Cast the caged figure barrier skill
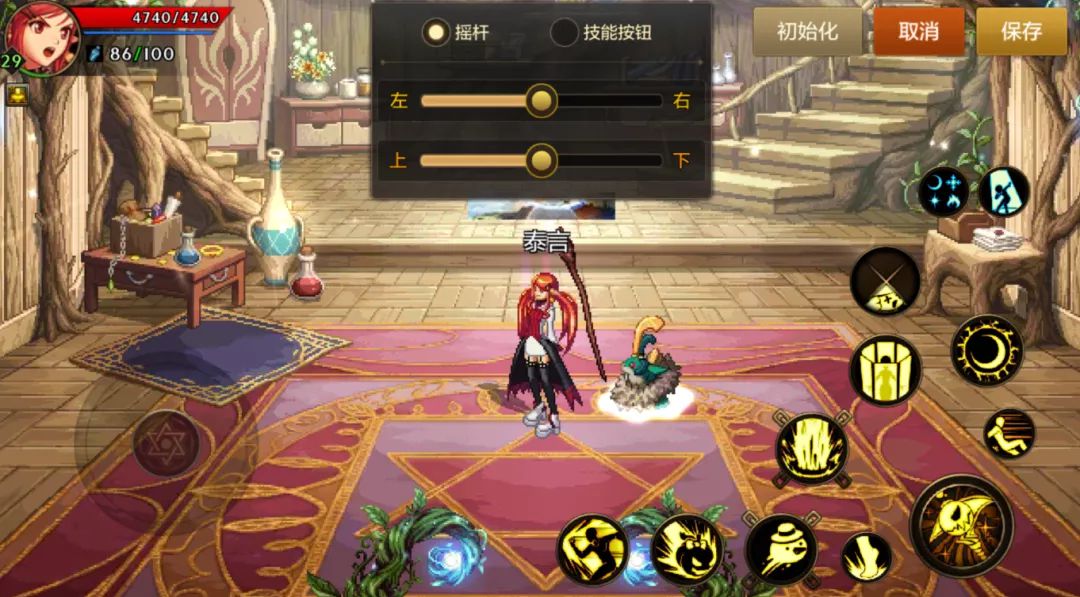This screenshot has width=1080, height=597. click(885, 370)
